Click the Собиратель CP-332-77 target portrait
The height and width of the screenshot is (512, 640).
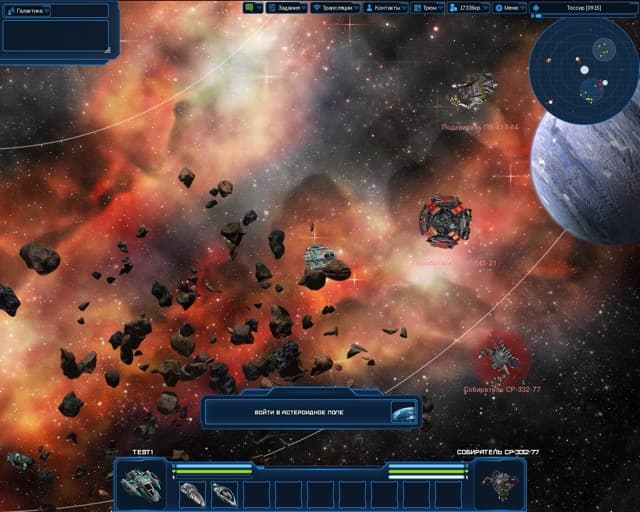(498, 485)
